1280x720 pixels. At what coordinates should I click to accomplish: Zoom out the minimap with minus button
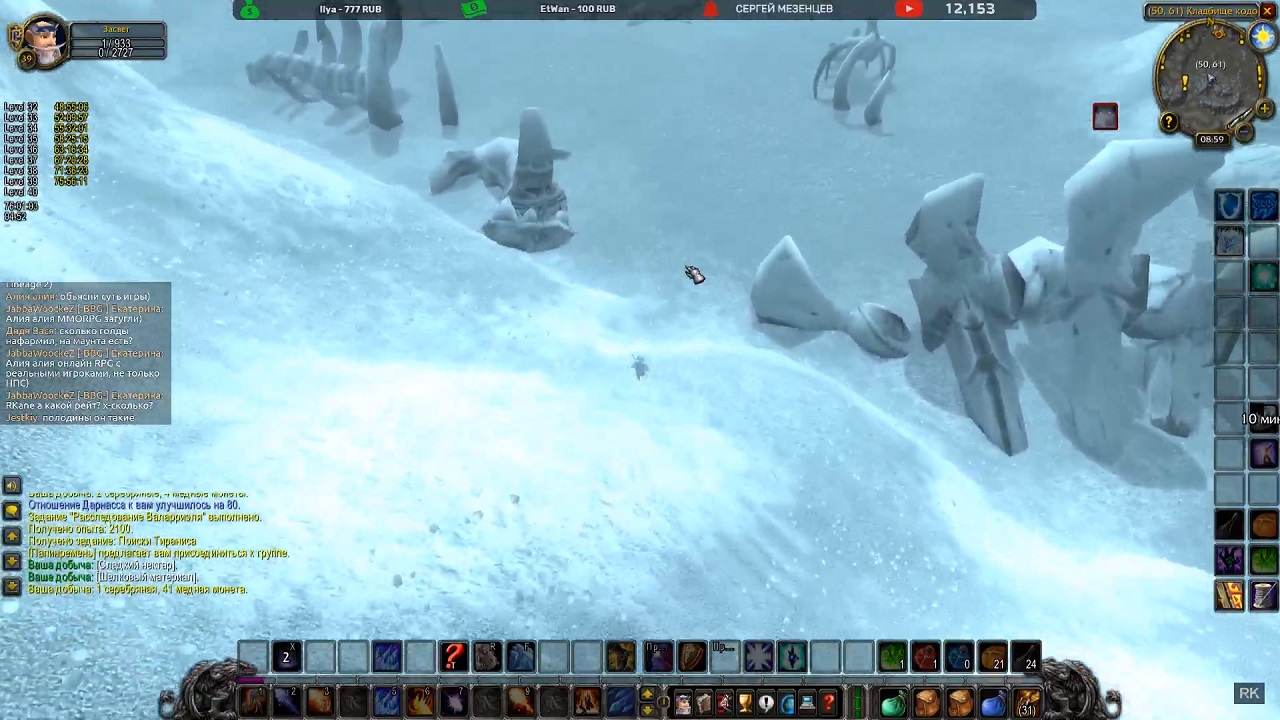tap(1245, 133)
